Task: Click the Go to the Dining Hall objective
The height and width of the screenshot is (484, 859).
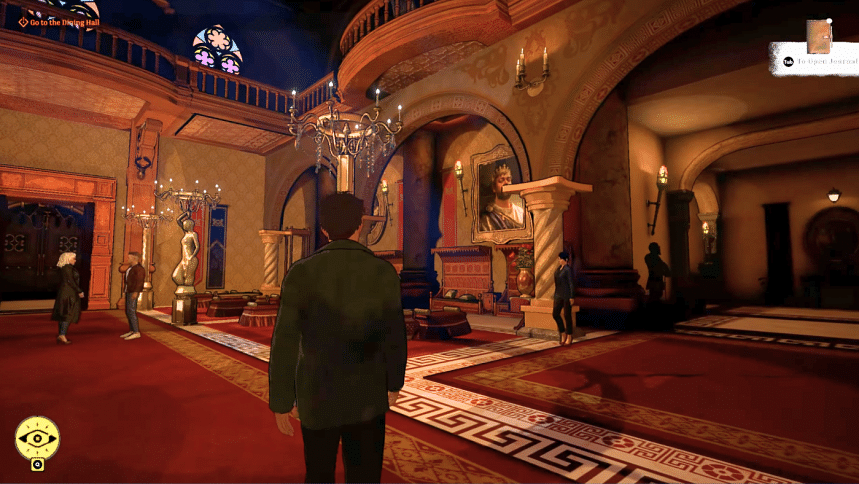Action: point(62,22)
